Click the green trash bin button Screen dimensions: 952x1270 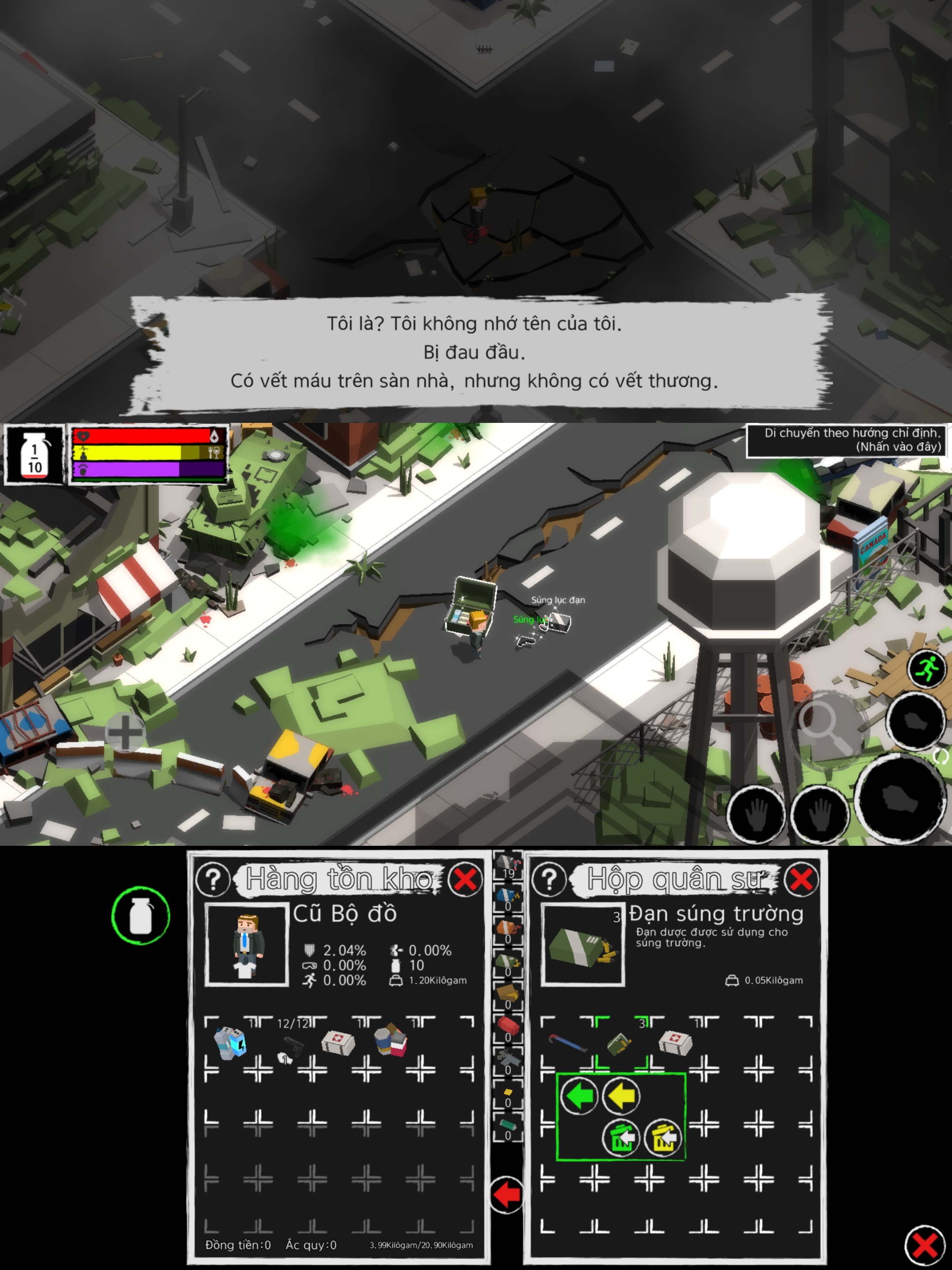(621, 1137)
